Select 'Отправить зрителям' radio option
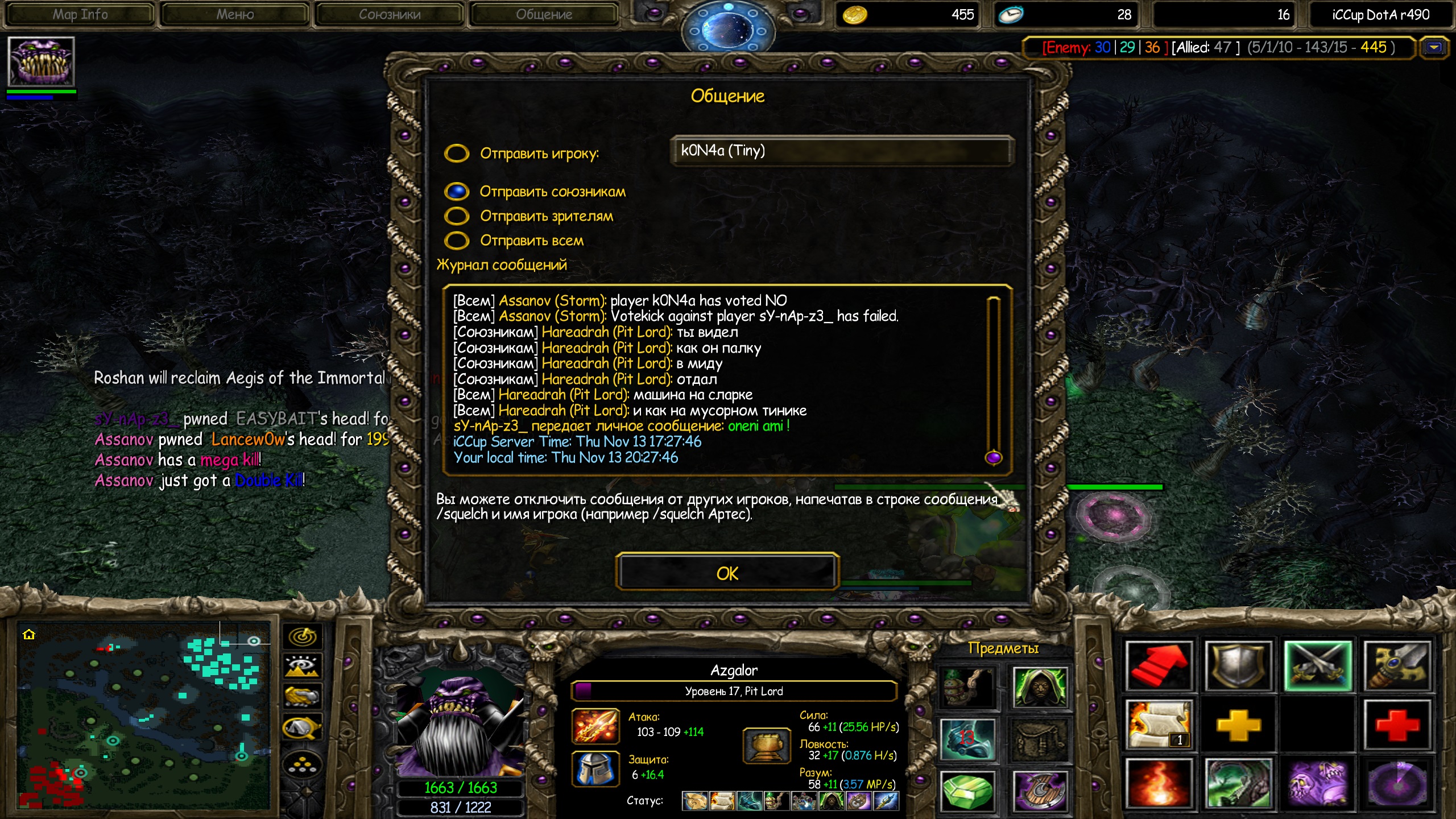This screenshot has width=1456, height=819. pyautogui.click(x=457, y=216)
